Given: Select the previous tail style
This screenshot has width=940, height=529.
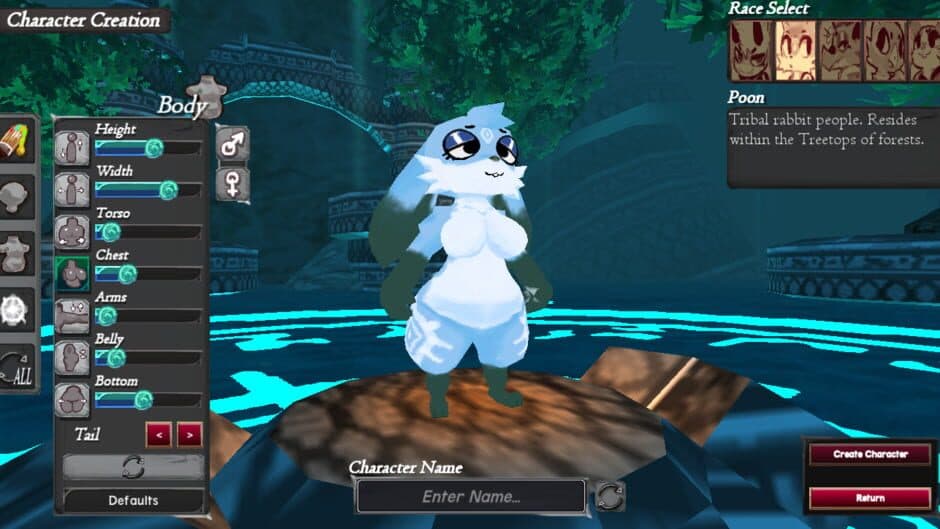Looking at the screenshot, I should pyautogui.click(x=158, y=435).
